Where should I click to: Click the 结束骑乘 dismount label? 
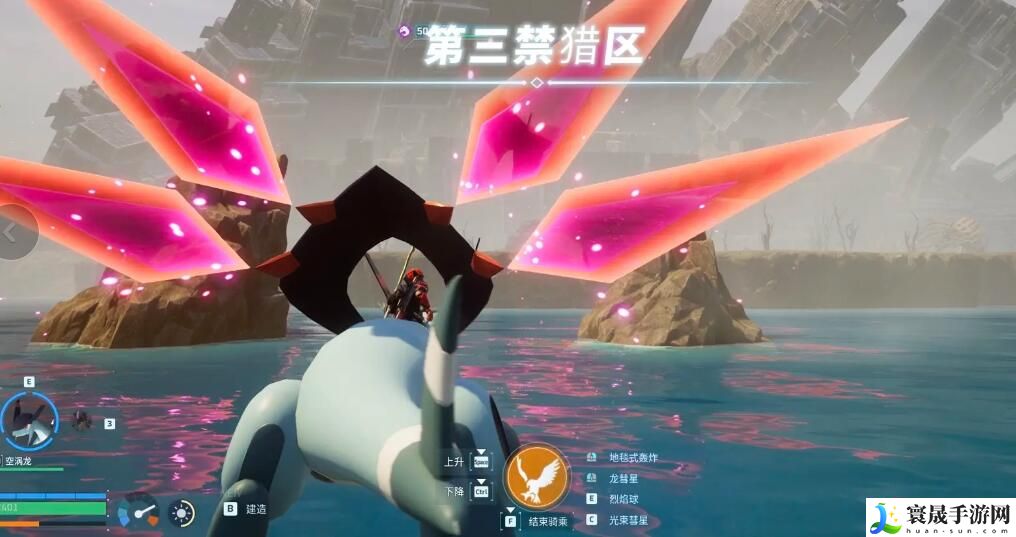point(550,521)
